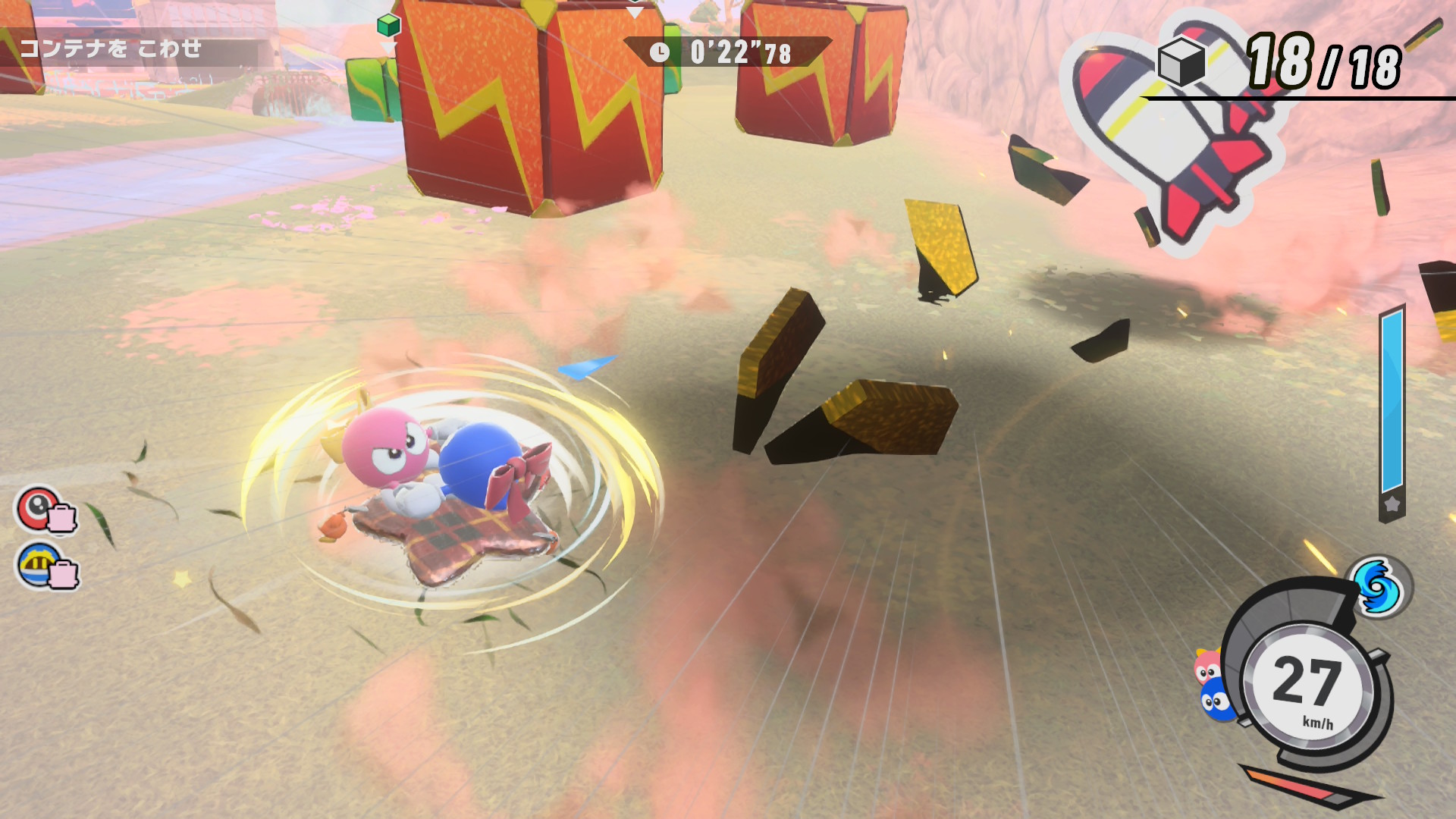Click the pink and blue rider portrait
Screen dimensions: 1456x819
(1213, 684)
